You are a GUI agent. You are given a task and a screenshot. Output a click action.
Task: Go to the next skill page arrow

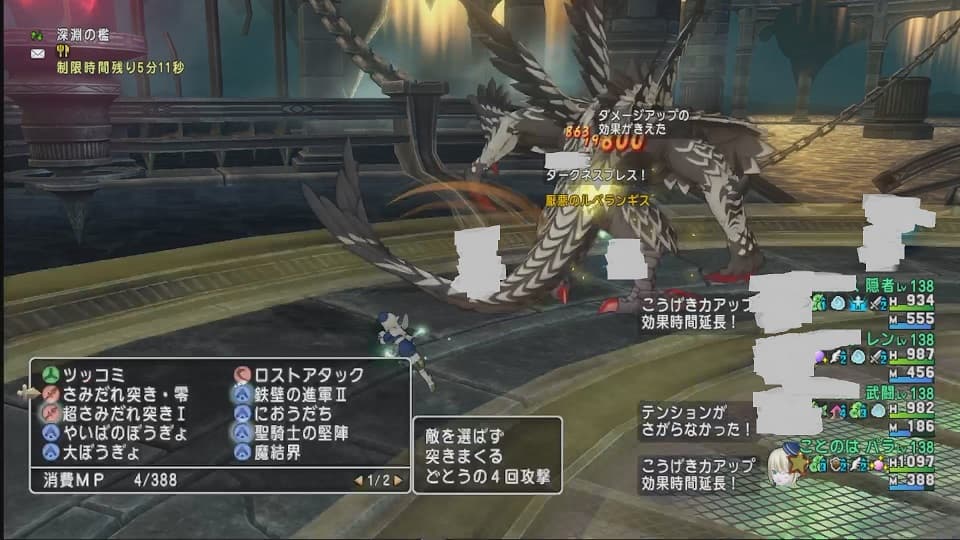click(x=396, y=480)
